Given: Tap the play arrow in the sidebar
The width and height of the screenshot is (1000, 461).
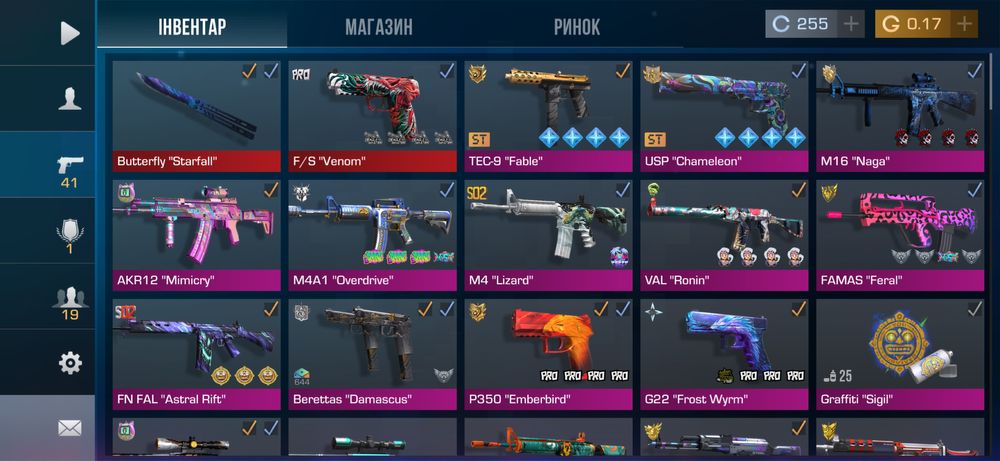Looking at the screenshot, I should pos(69,33).
